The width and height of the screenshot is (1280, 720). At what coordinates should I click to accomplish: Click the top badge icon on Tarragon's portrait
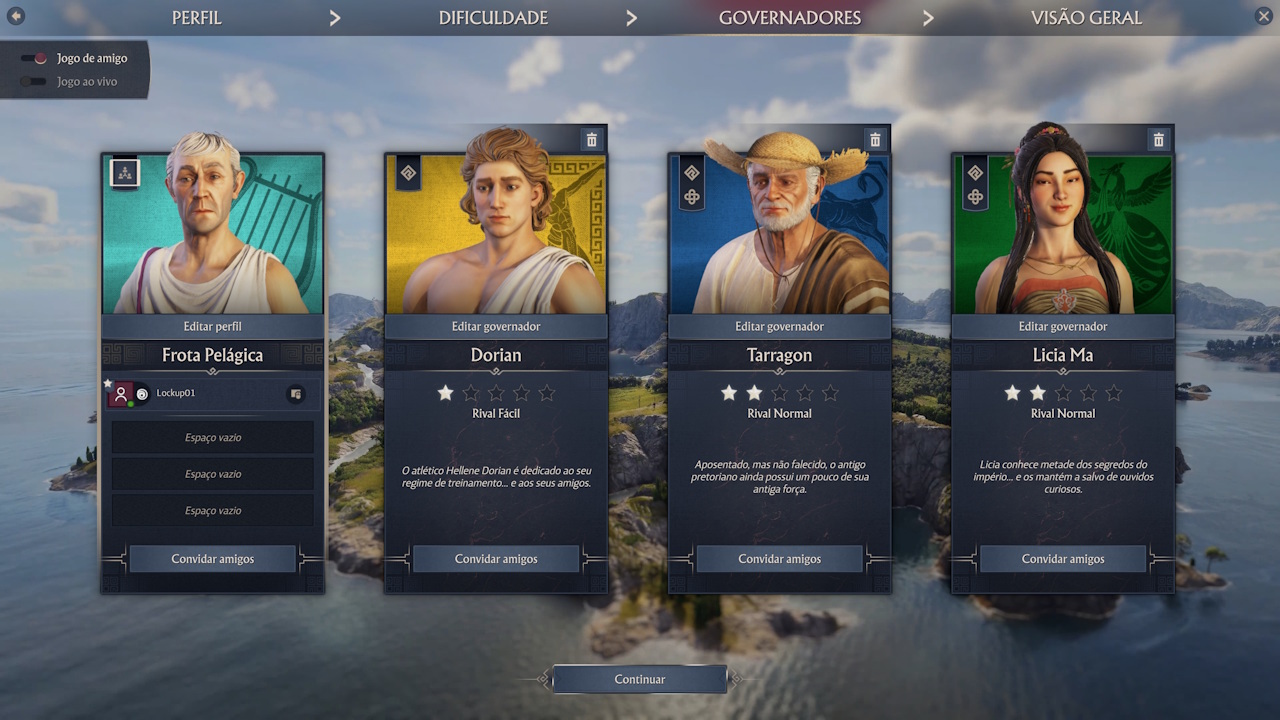coord(691,173)
